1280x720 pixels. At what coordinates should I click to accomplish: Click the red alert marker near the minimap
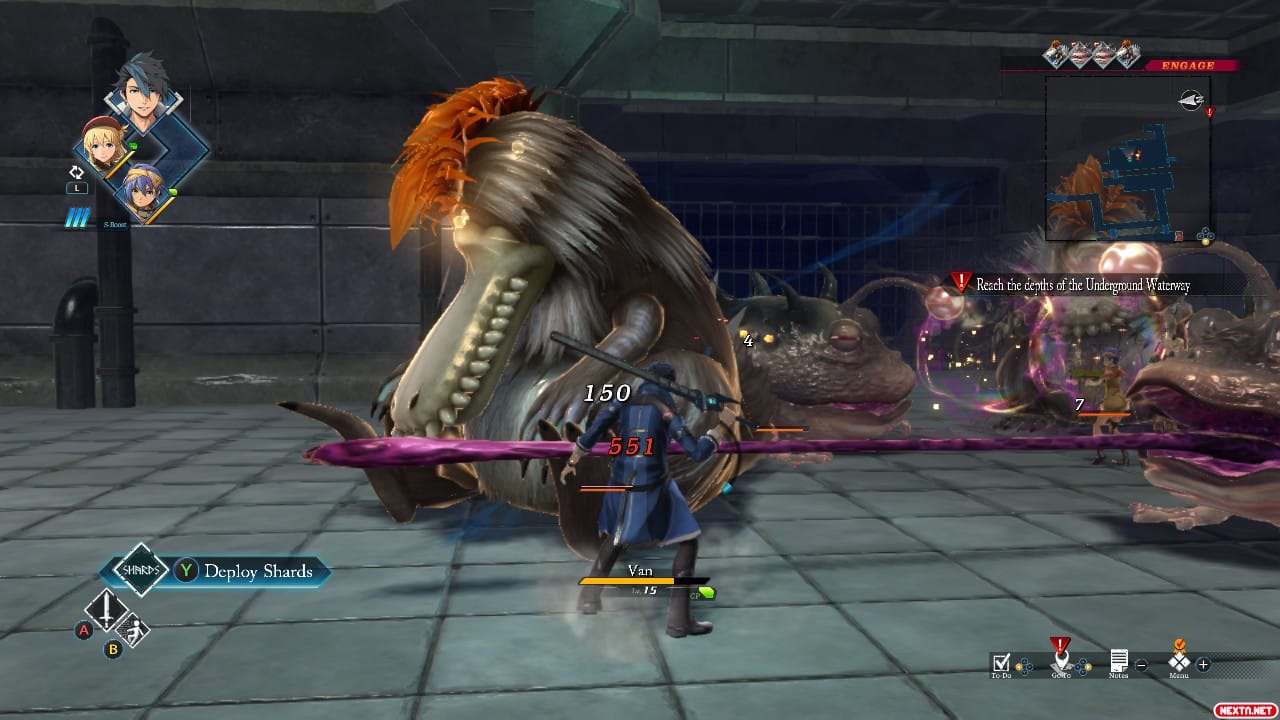point(1210,112)
